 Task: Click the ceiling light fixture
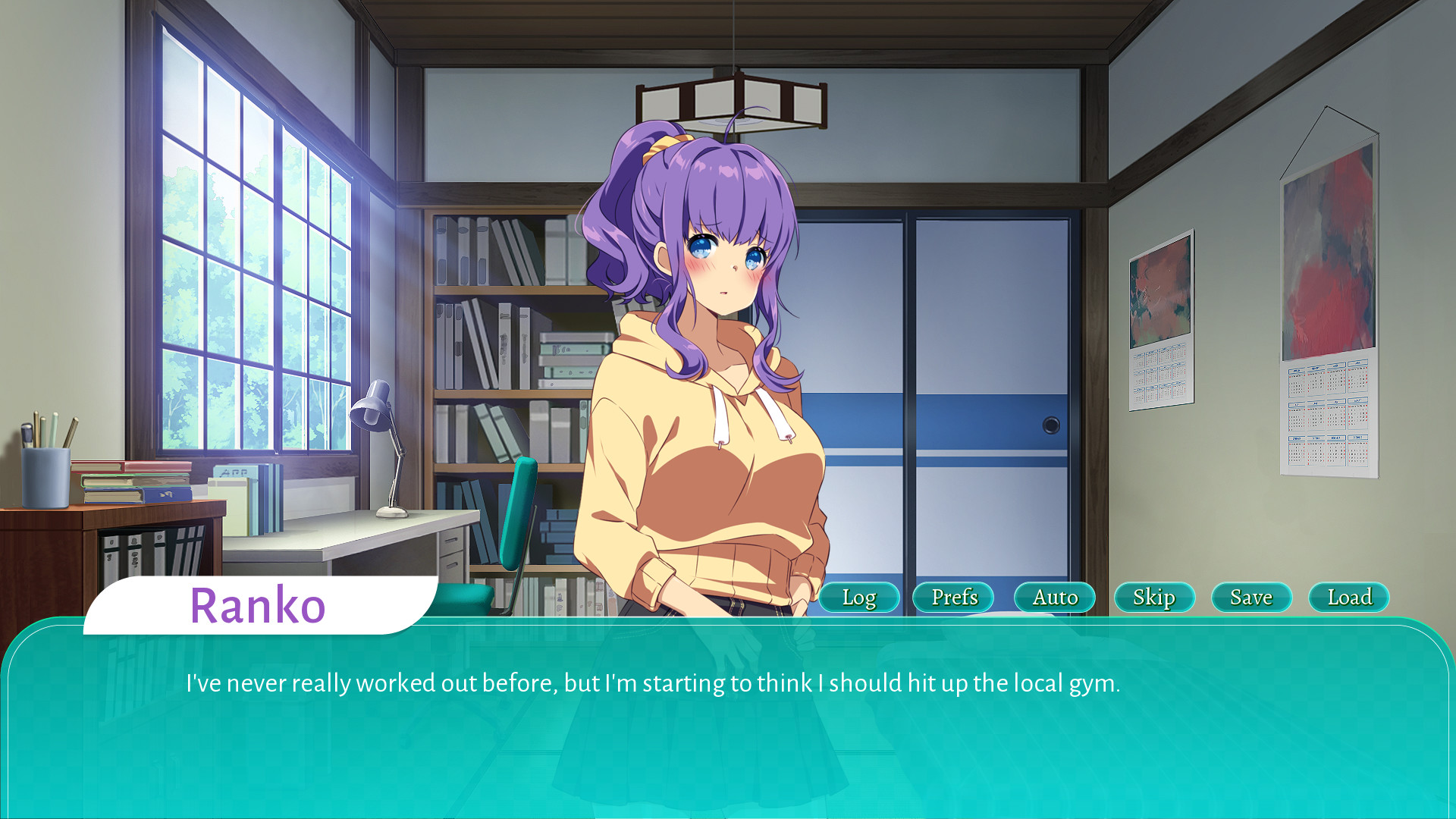click(x=730, y=99)
